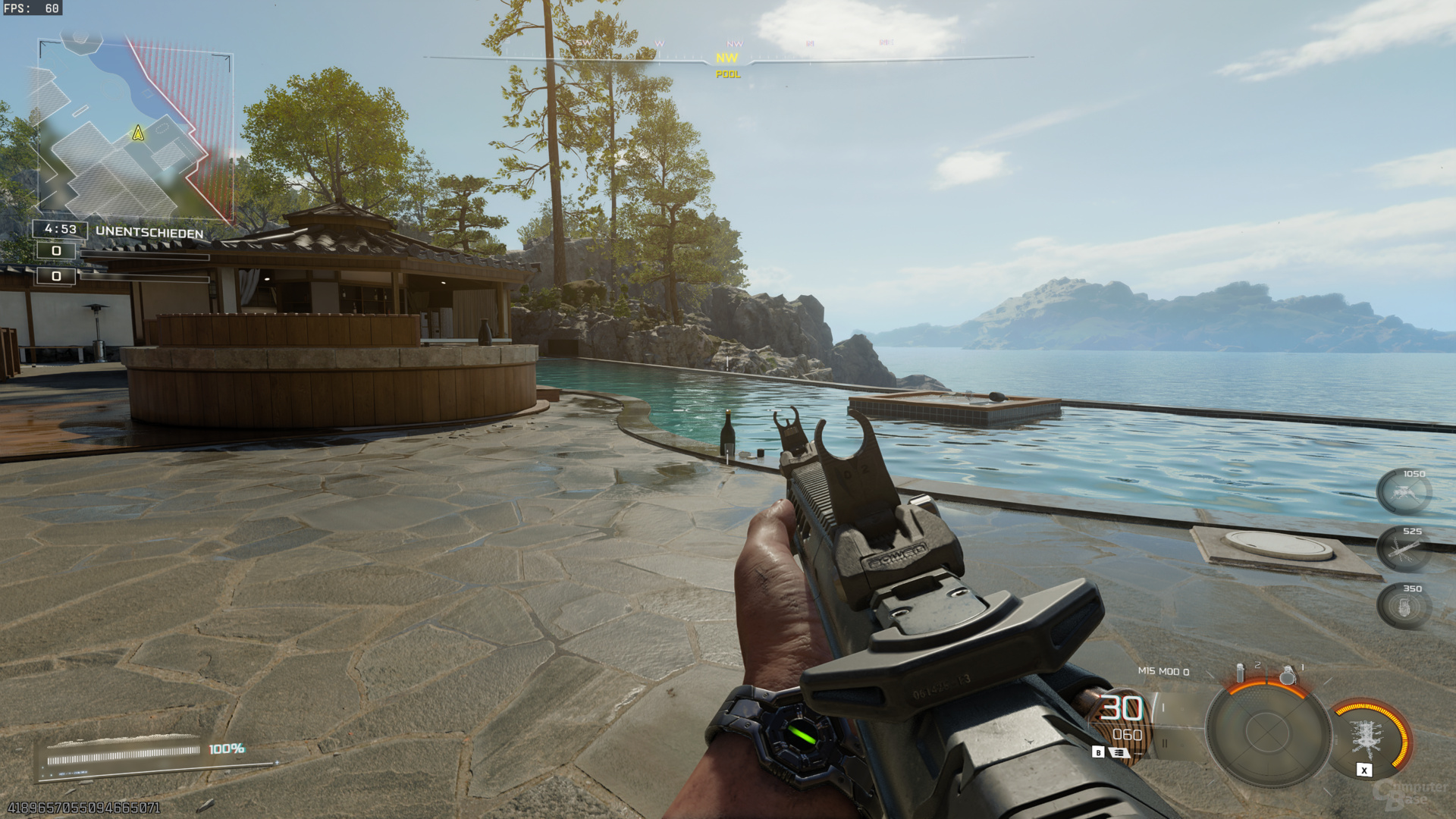This screenshot has height=819, width=1456.
Task: Use the 350-point scorestreak icon
Action: point(1404,607)
